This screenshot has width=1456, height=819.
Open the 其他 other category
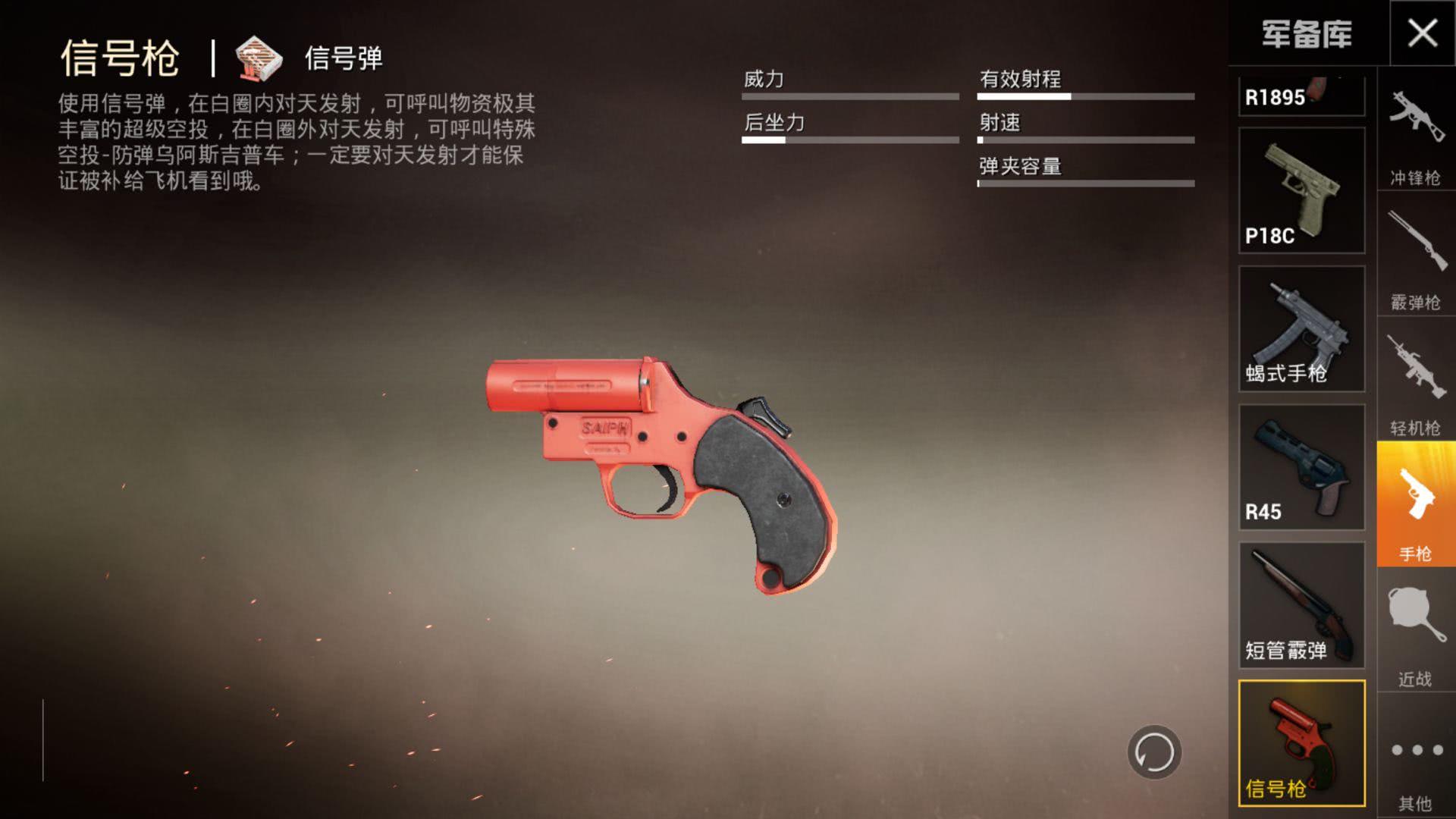(x=1415, y=758)
